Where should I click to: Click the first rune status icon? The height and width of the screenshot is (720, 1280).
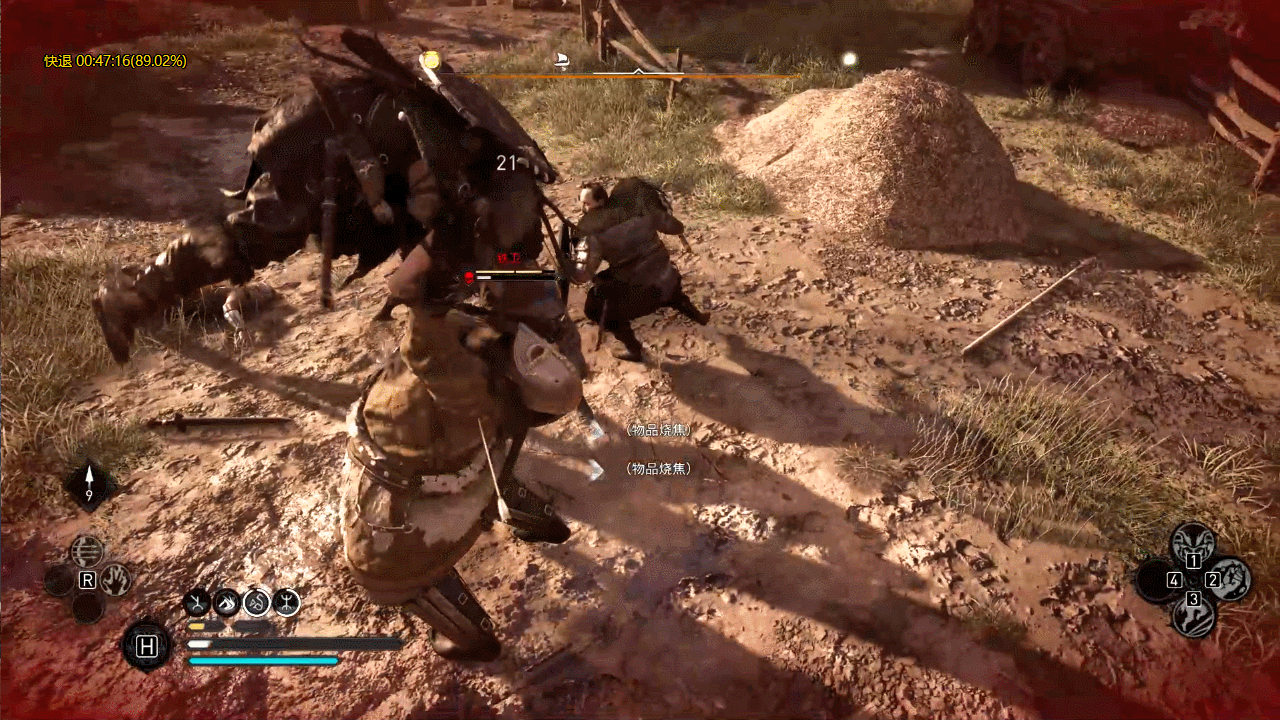pos(197,602)
